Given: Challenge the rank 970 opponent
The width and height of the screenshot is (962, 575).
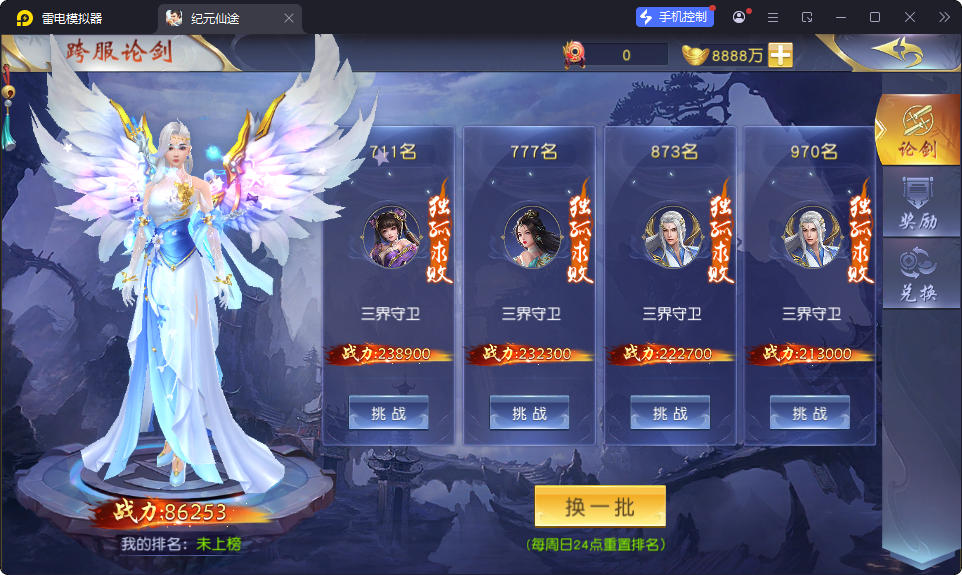Looking at the screenshot, I should [810, 413].
